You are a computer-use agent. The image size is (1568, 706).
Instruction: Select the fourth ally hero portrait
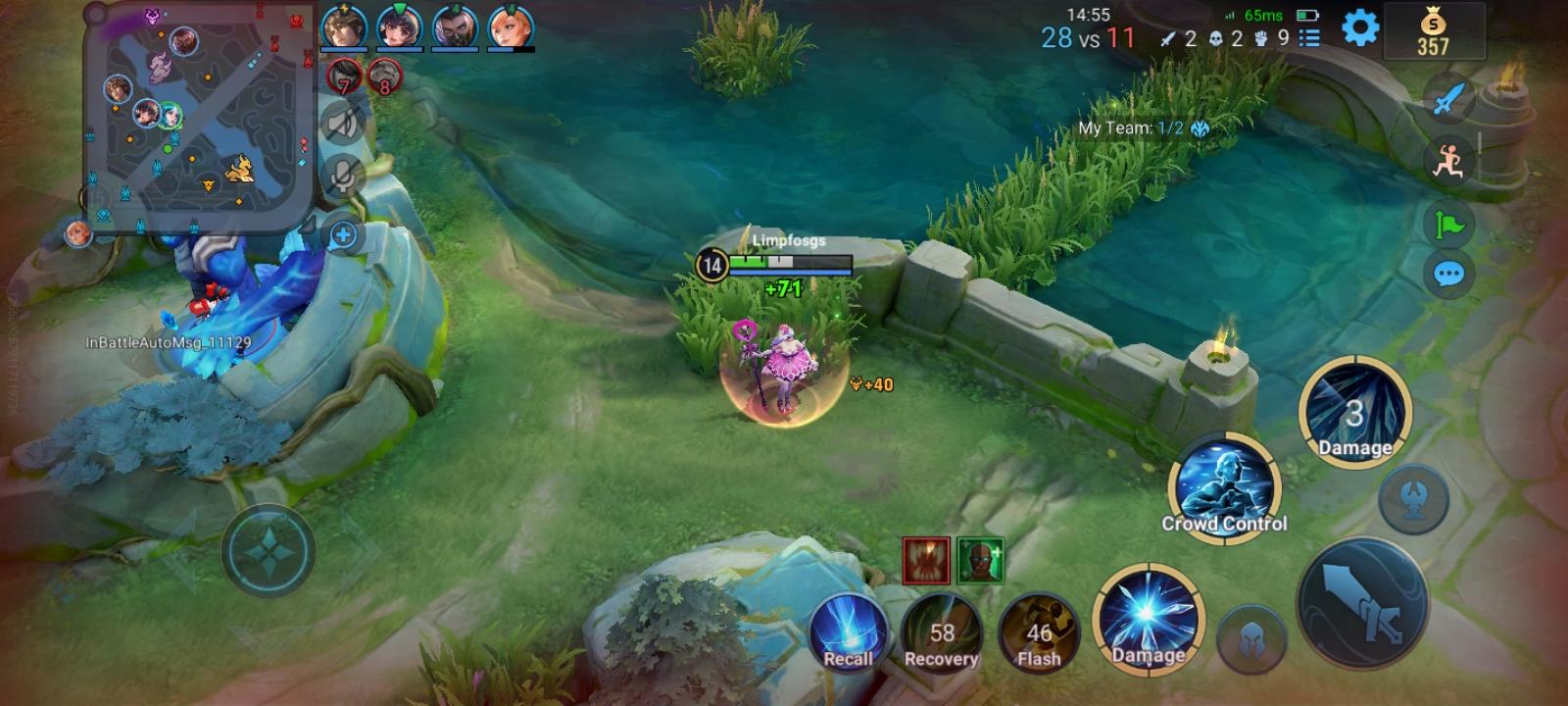coord(513,28)
